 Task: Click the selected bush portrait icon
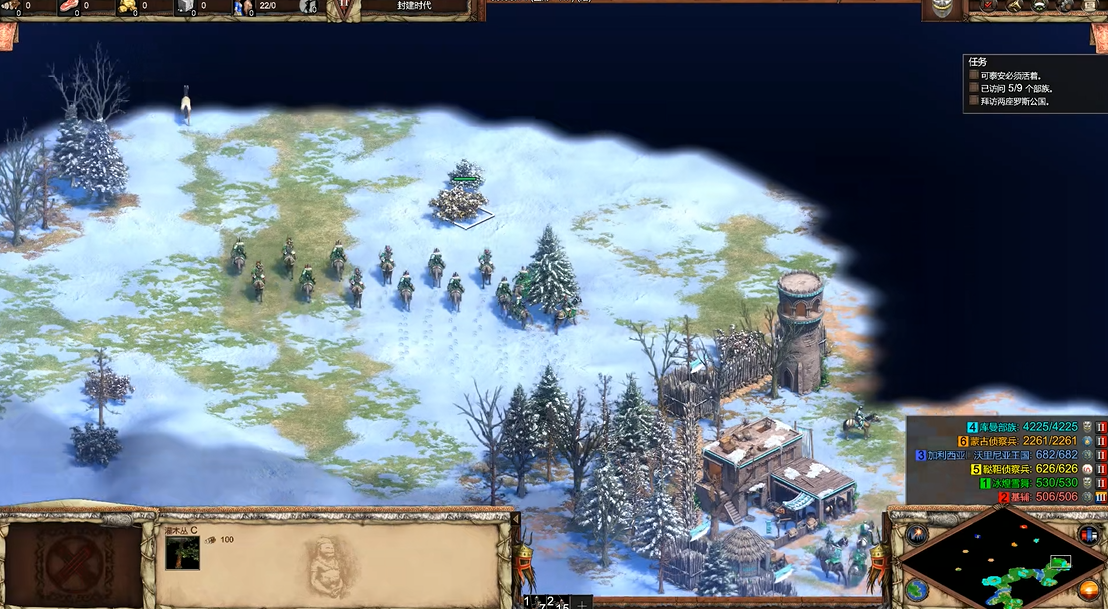(182, 553)
